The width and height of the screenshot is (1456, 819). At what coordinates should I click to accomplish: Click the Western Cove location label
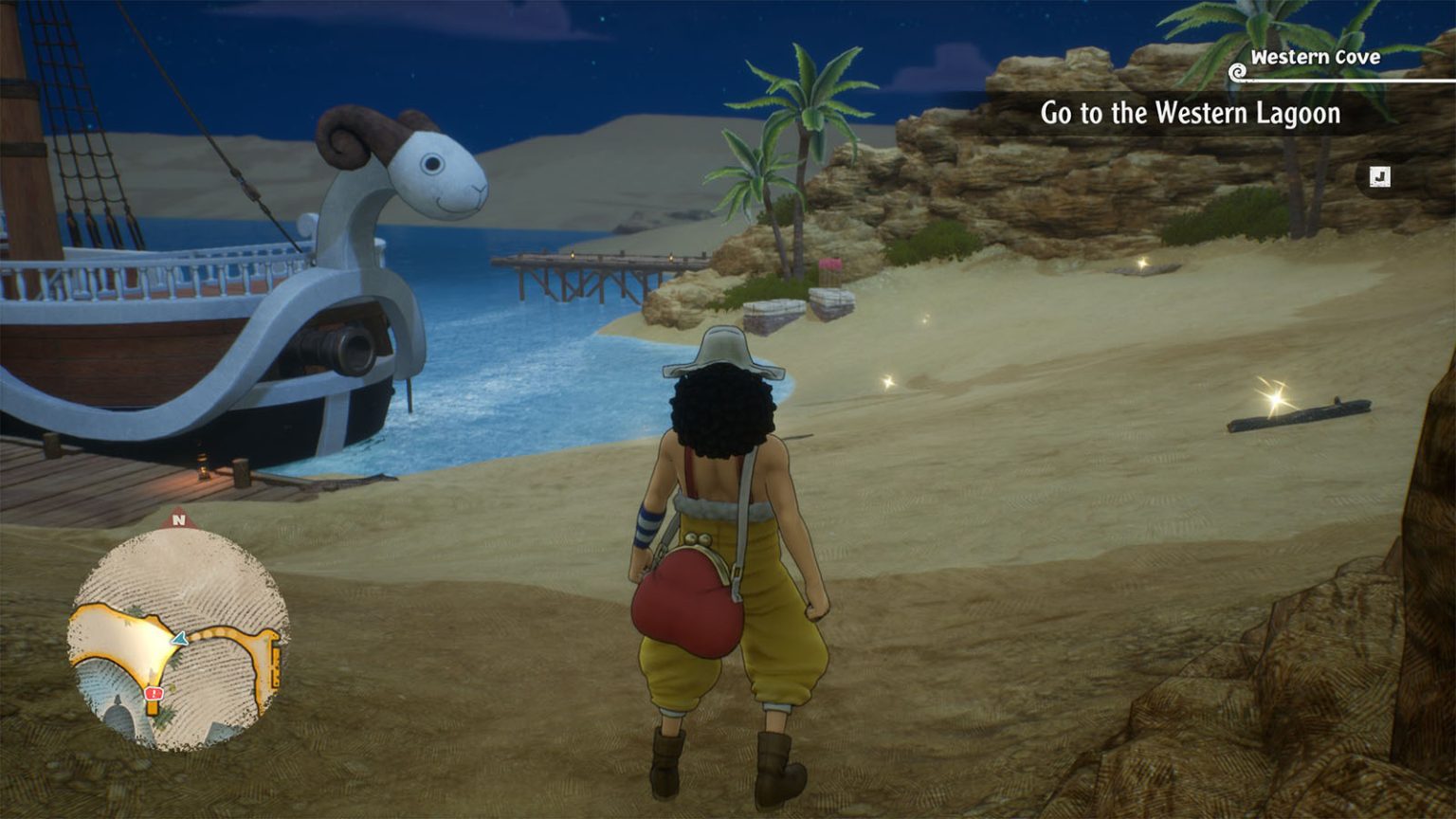(1314, 58)
